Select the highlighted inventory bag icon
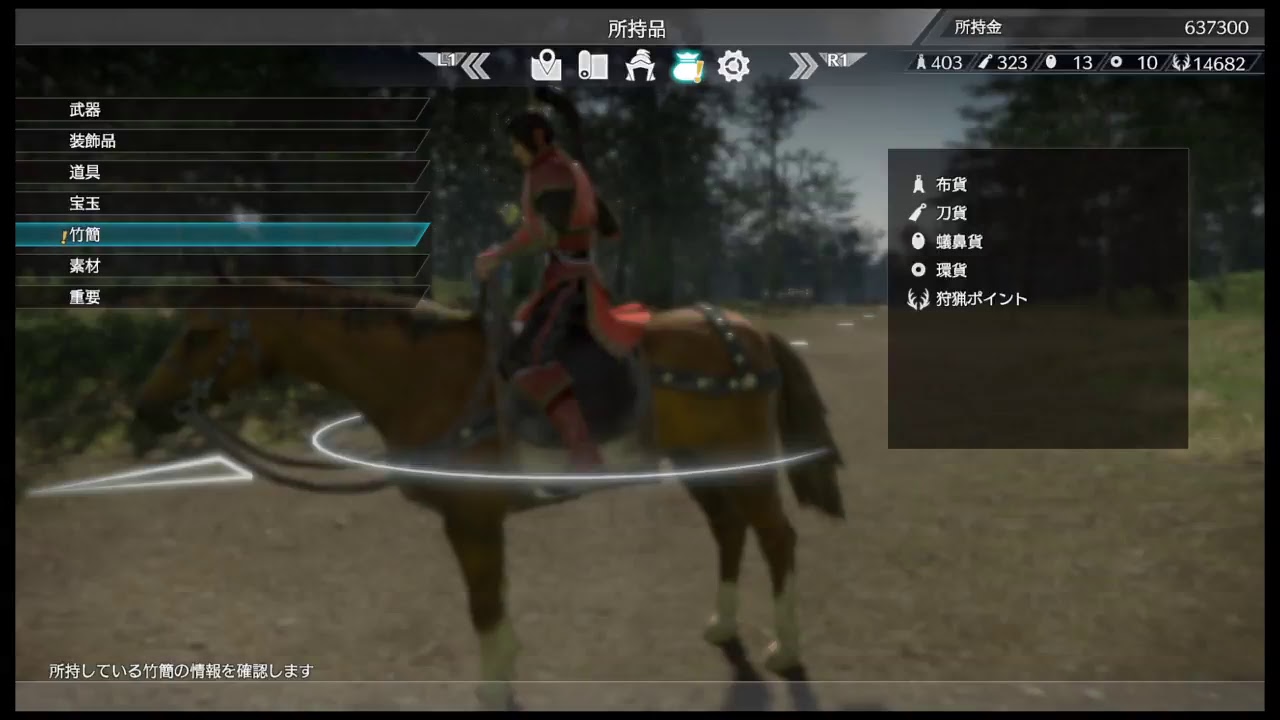This screenshot has height=720, width=1280. (688, 63)
